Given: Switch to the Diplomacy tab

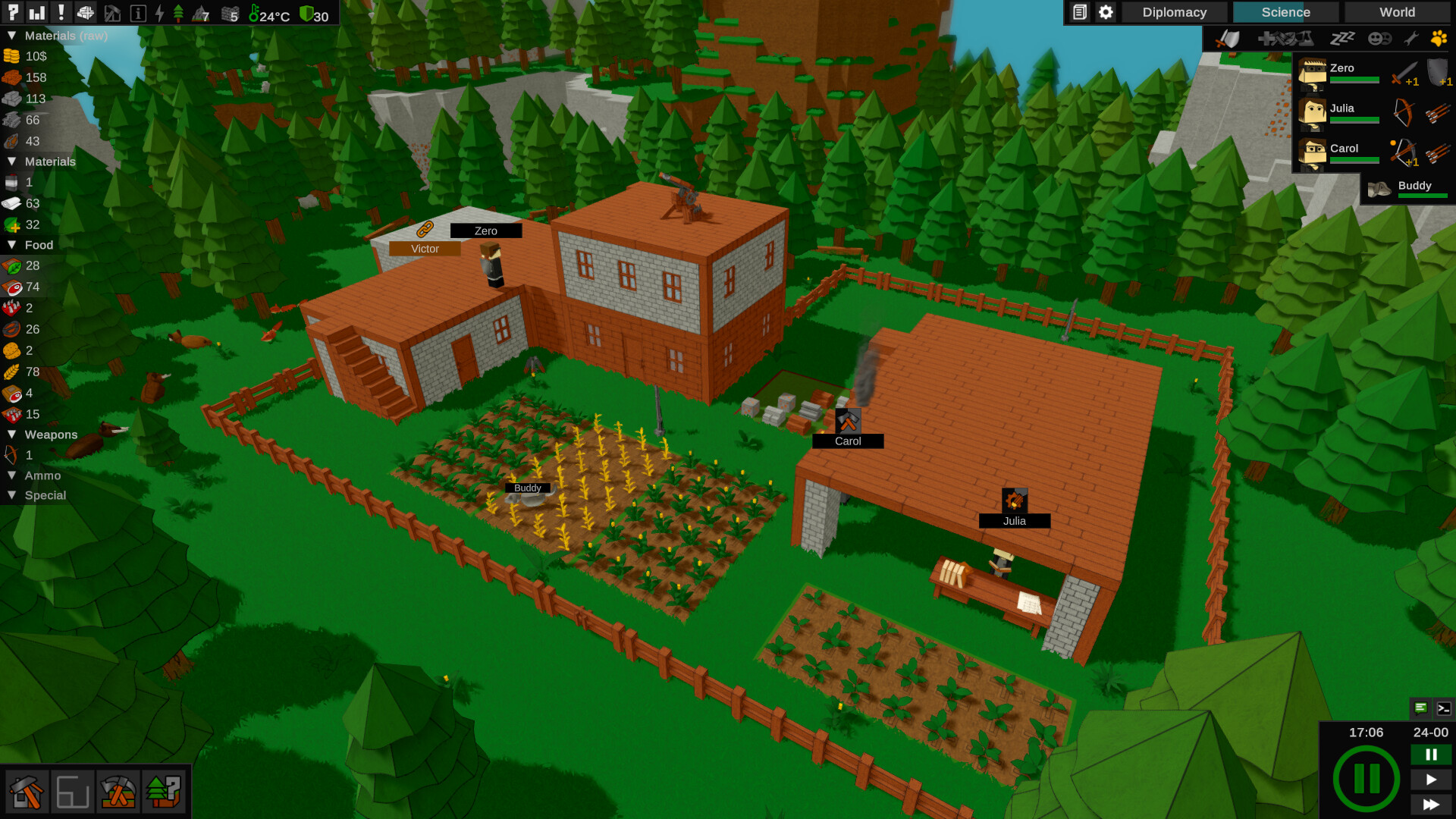Looking at the screenshot, I should pos(1174,12).
